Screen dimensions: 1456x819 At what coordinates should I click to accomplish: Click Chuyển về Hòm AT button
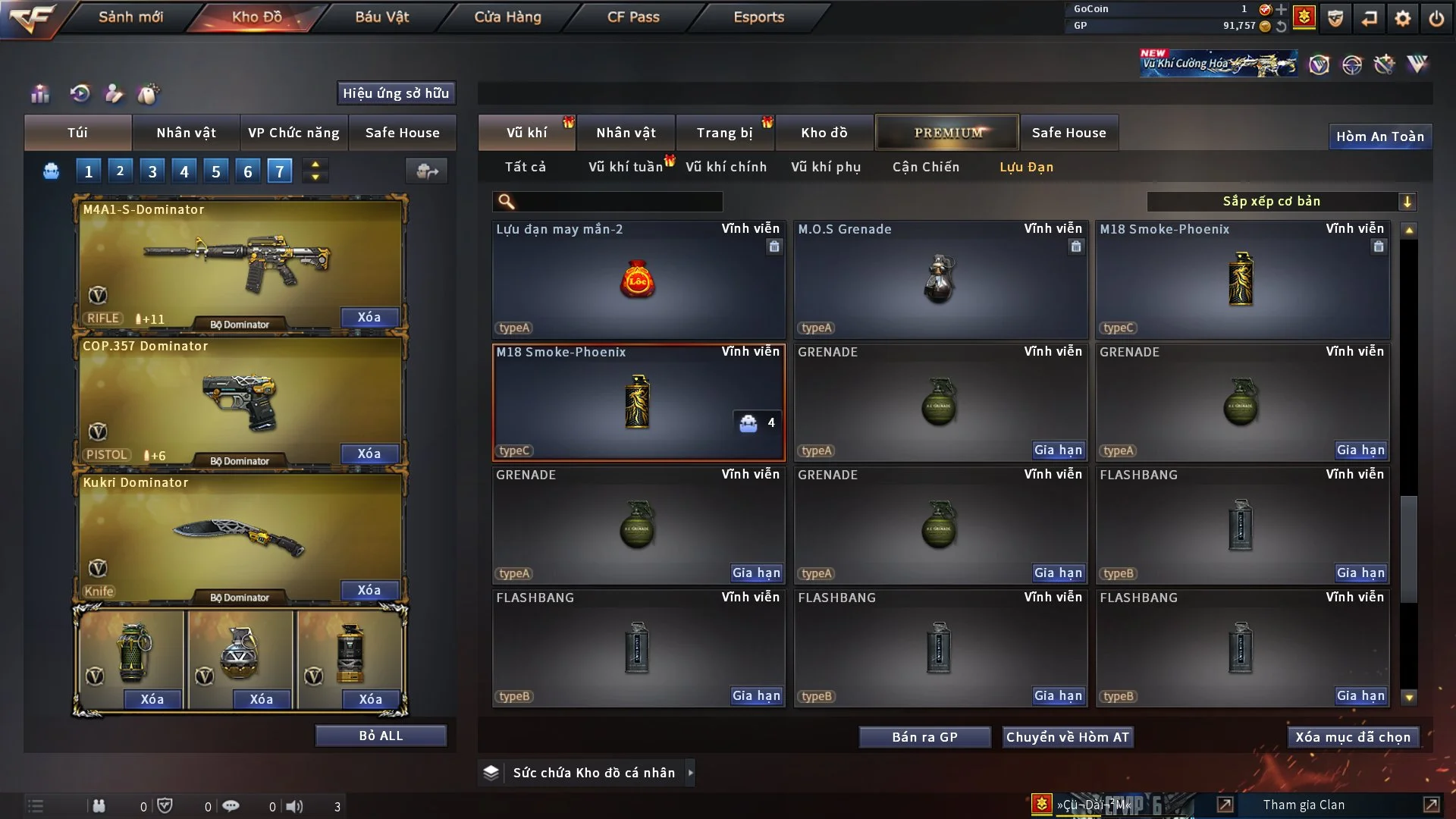point(1068,737)
